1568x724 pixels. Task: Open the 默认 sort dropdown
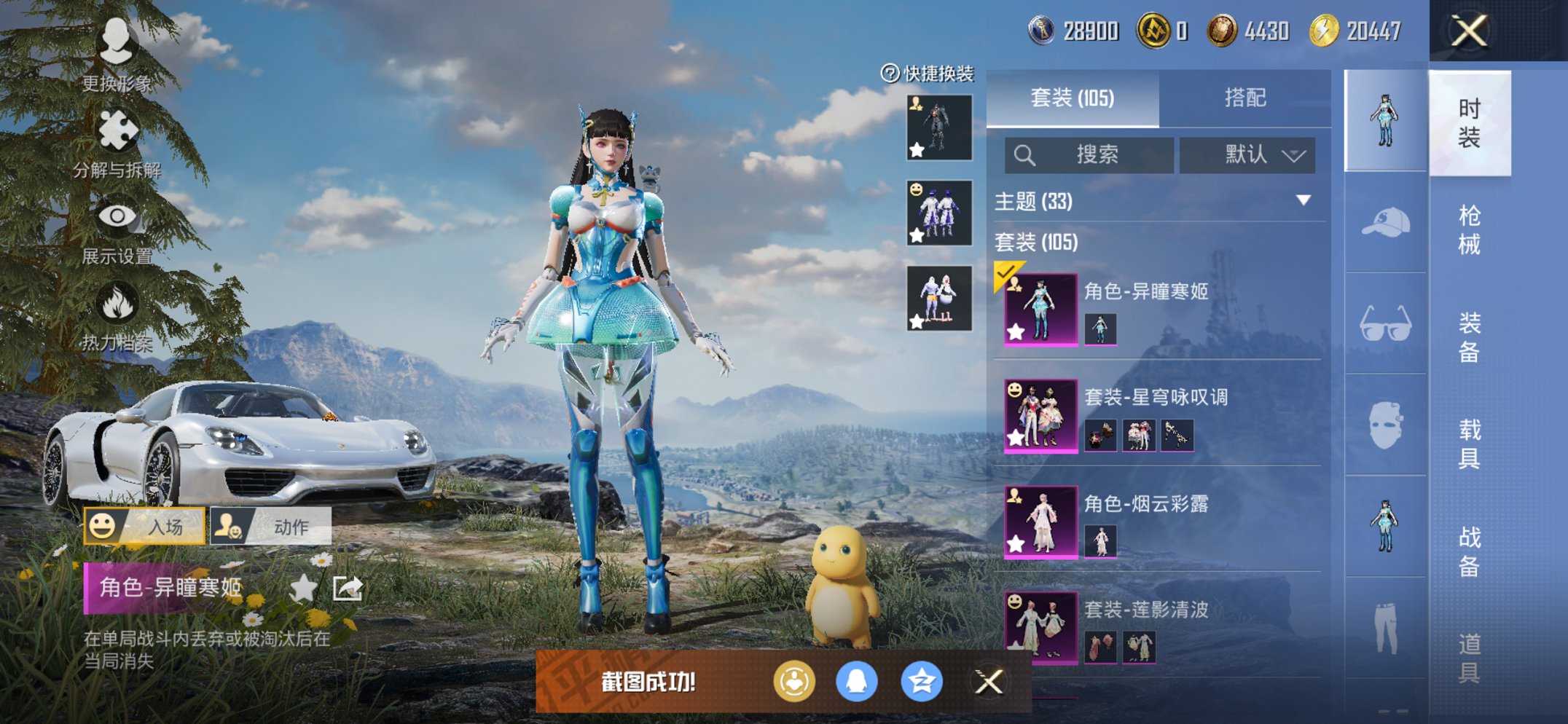[x=1248, y=154]
